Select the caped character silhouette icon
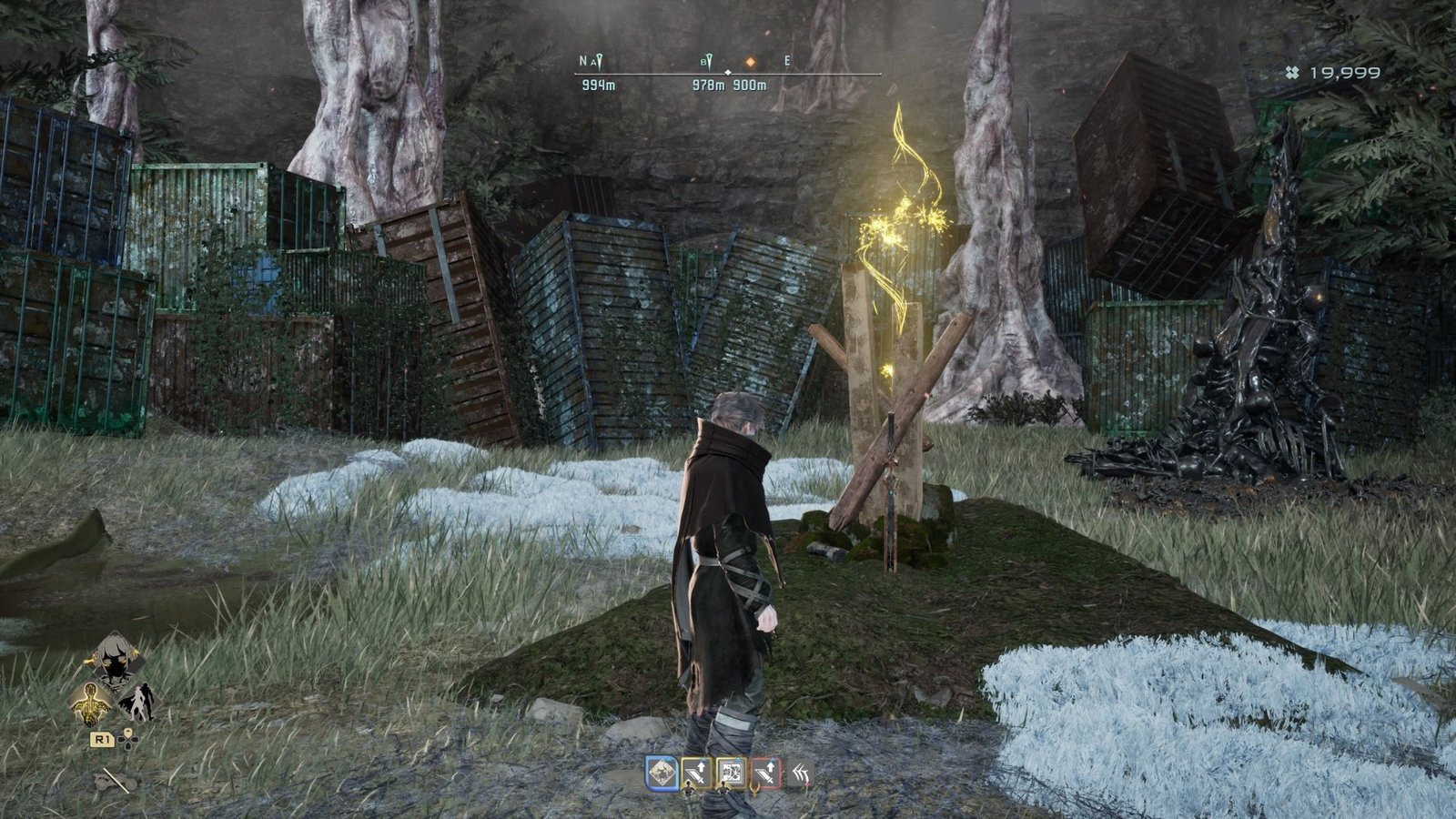 141,703
